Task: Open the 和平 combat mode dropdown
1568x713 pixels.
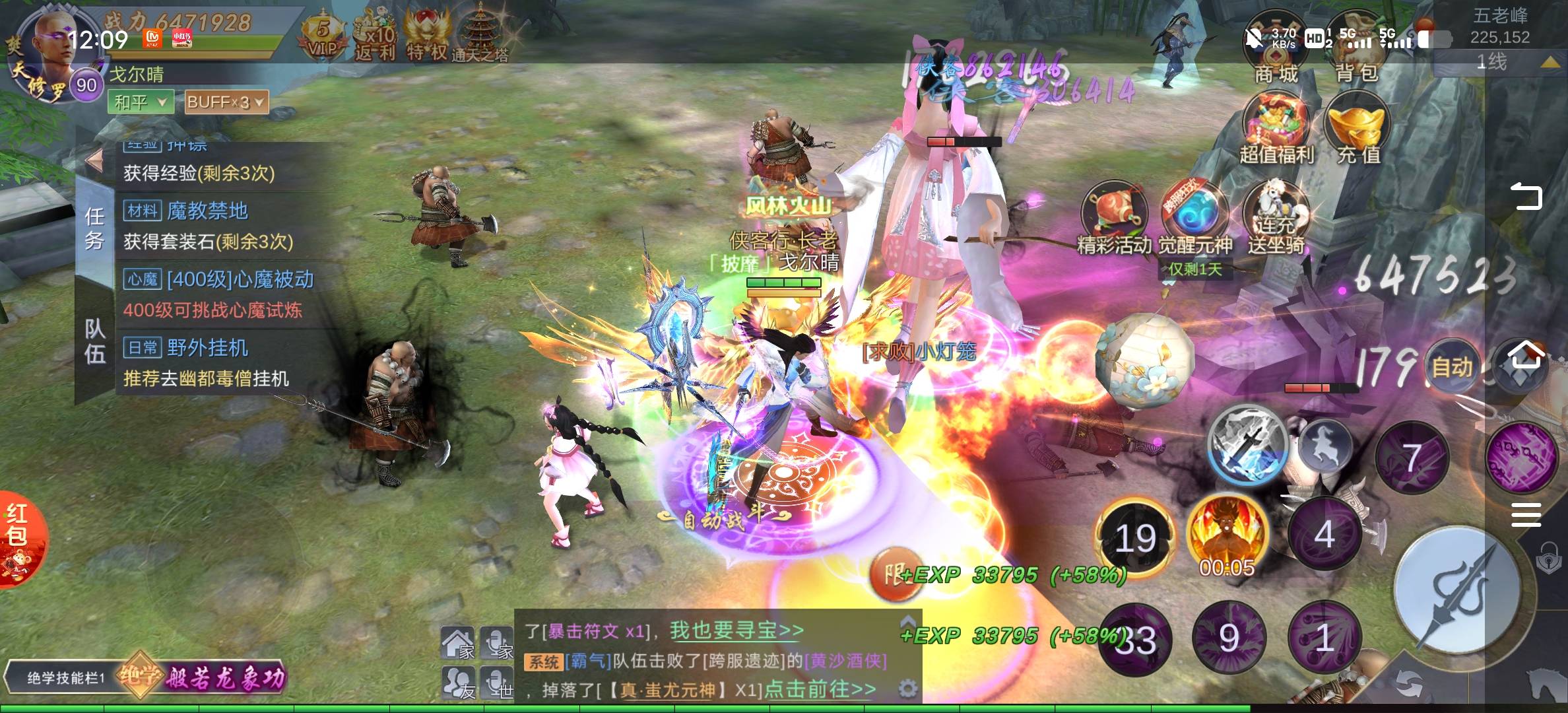Action: tap(141, 102)
